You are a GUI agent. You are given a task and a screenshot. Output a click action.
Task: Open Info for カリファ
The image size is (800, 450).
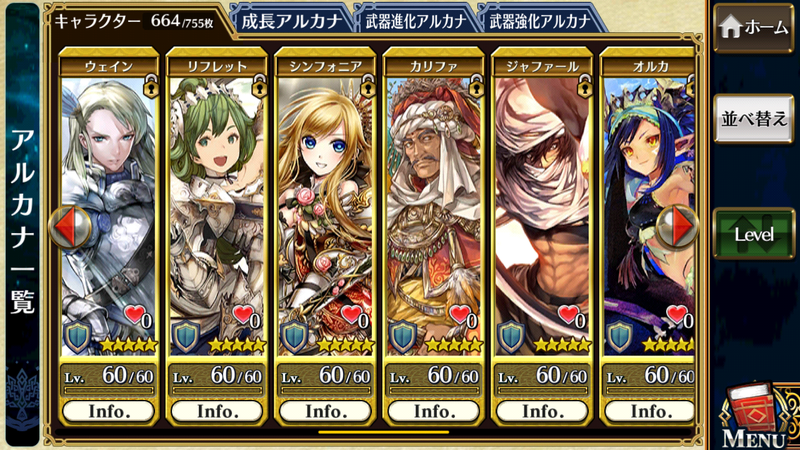click(x=433, y=411)
